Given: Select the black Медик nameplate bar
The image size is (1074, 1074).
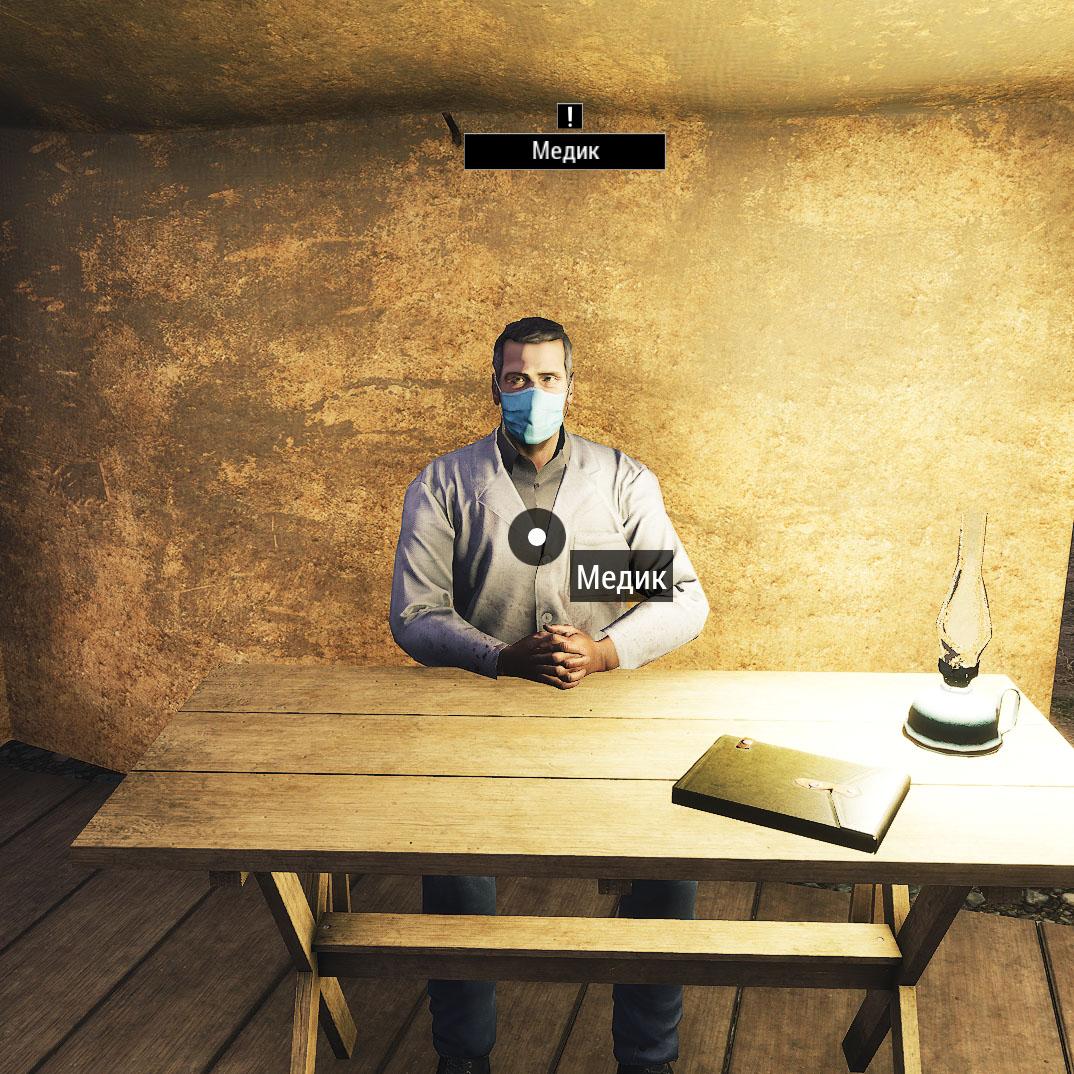Looking at the screenshot, I should point(564,151).
